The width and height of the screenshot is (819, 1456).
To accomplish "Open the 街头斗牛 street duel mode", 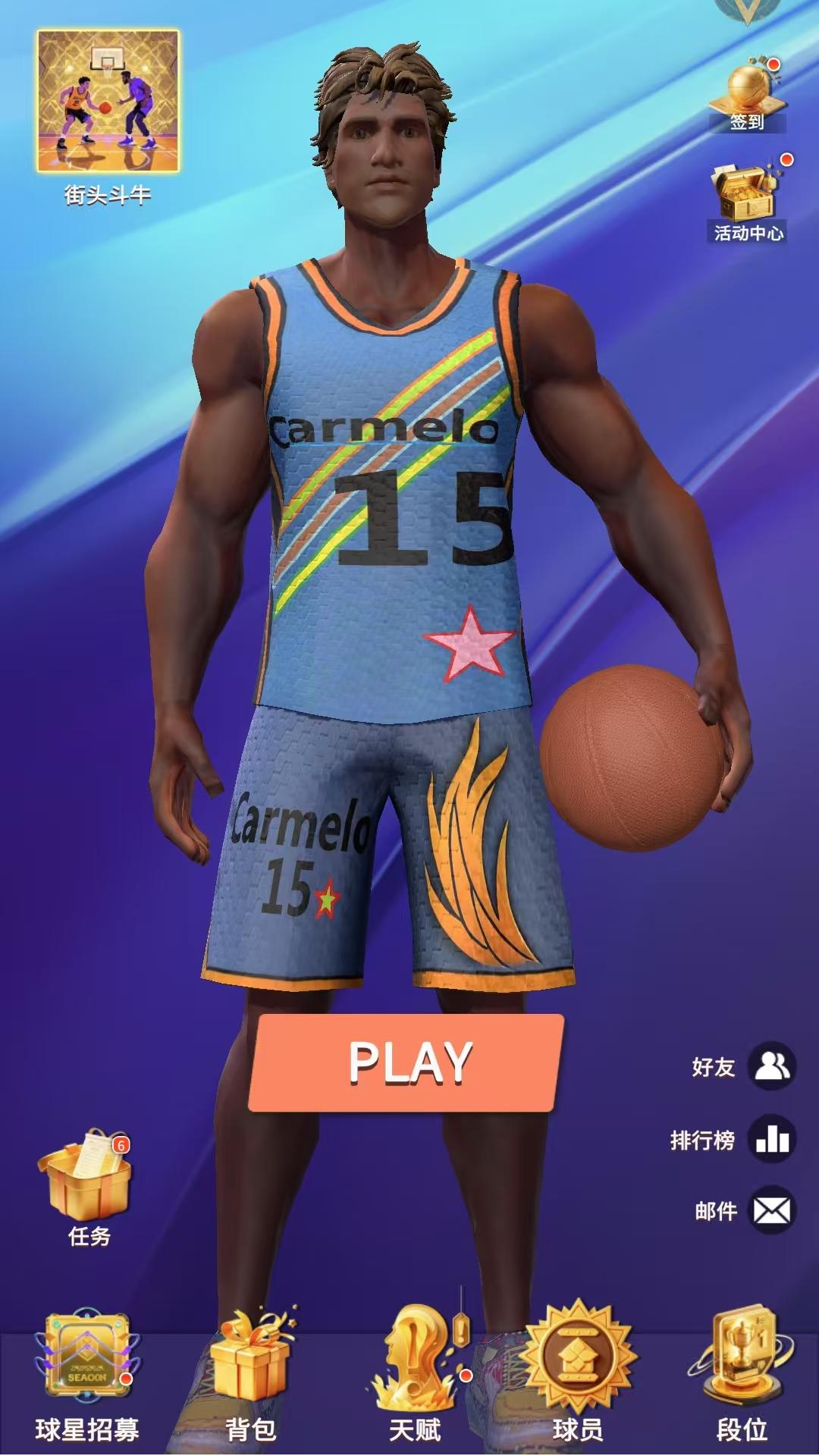I will 108,102.
